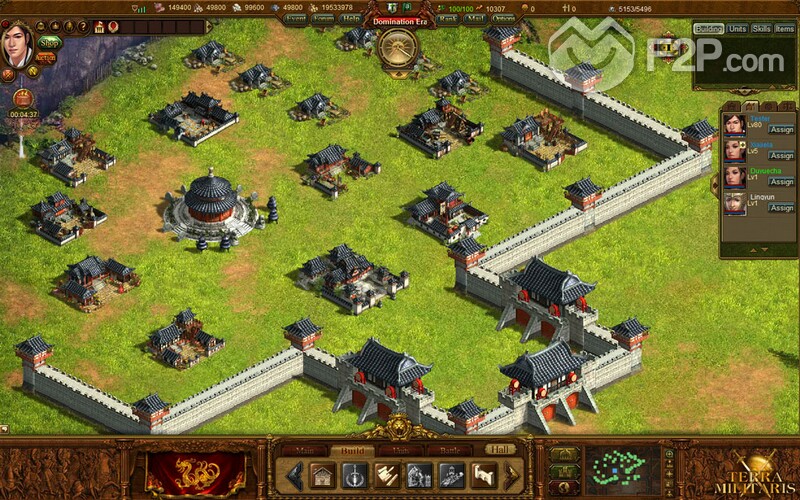Switch to the Units tab
This screenshot has height=500, width=800.
pyautogui.click(x=737, y=29)
